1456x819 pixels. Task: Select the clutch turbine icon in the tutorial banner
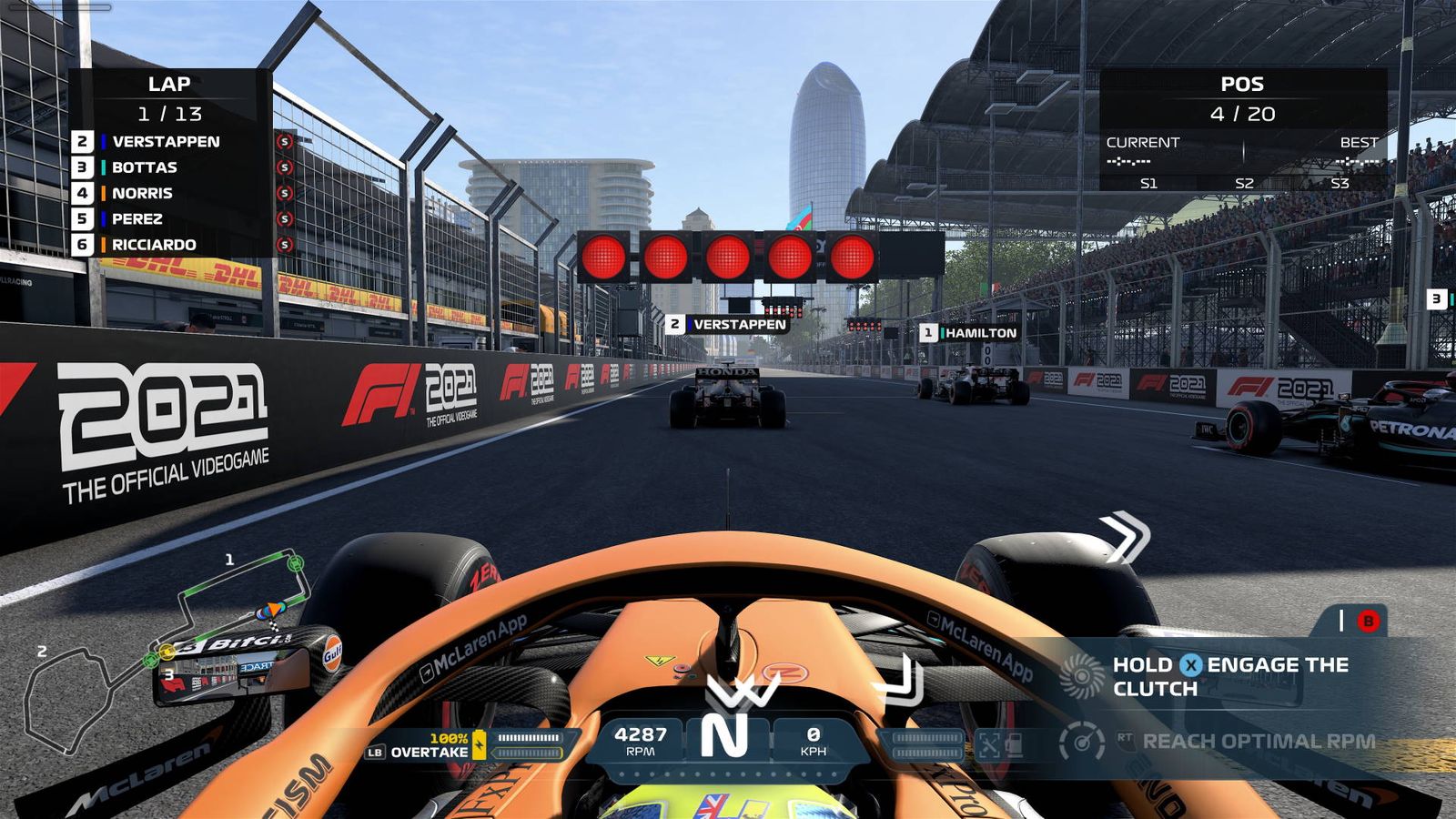pyautogui.click(x=1085, y=677)
